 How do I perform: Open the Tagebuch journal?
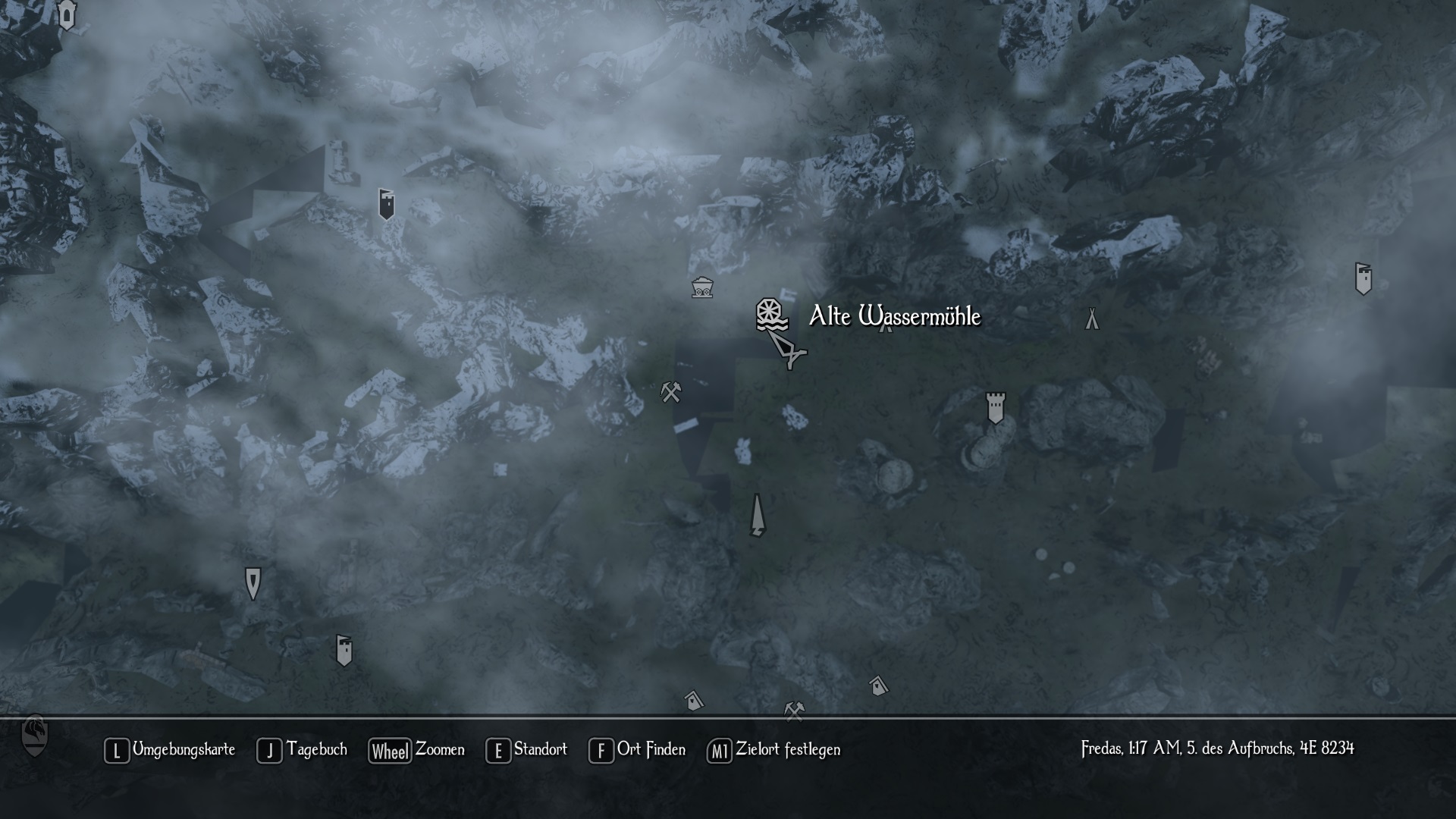[303, 750]
